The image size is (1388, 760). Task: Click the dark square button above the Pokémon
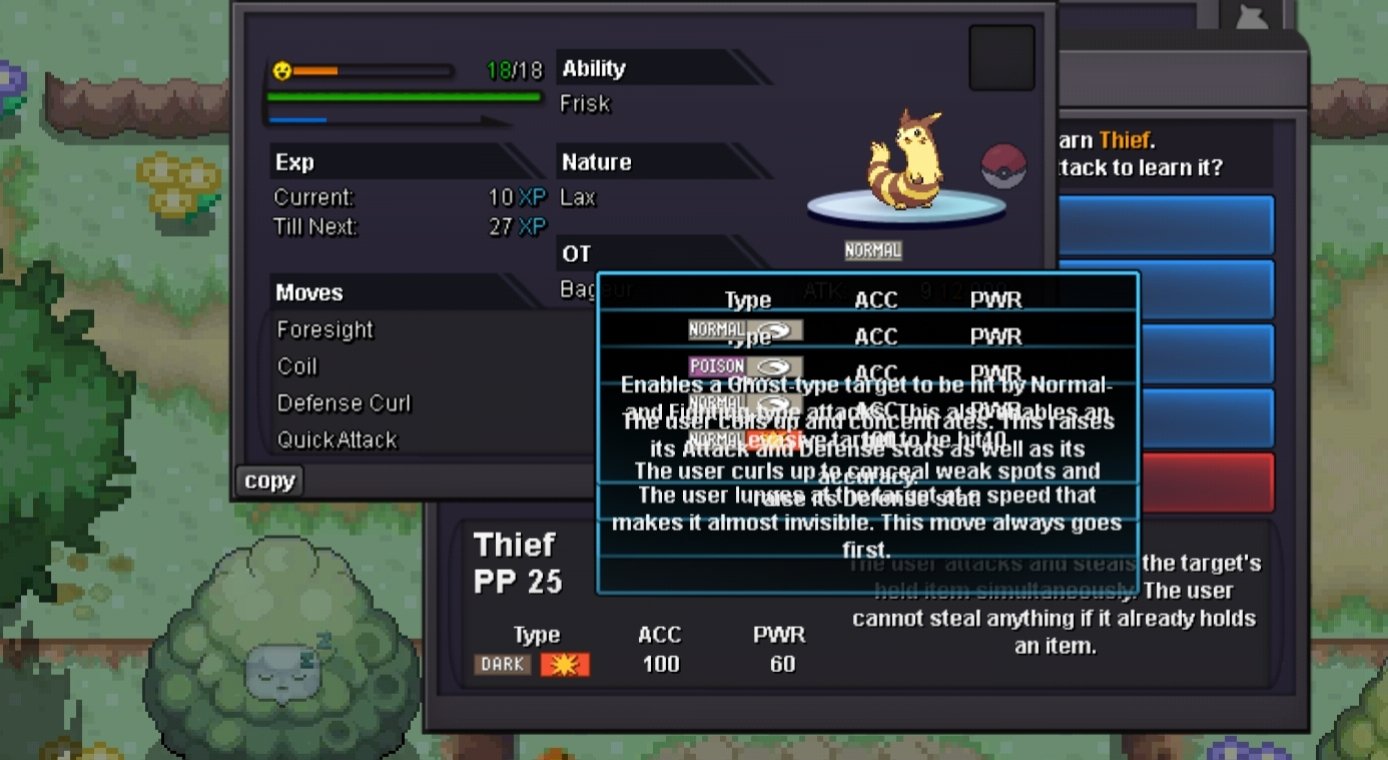[x=1001, y=58]
